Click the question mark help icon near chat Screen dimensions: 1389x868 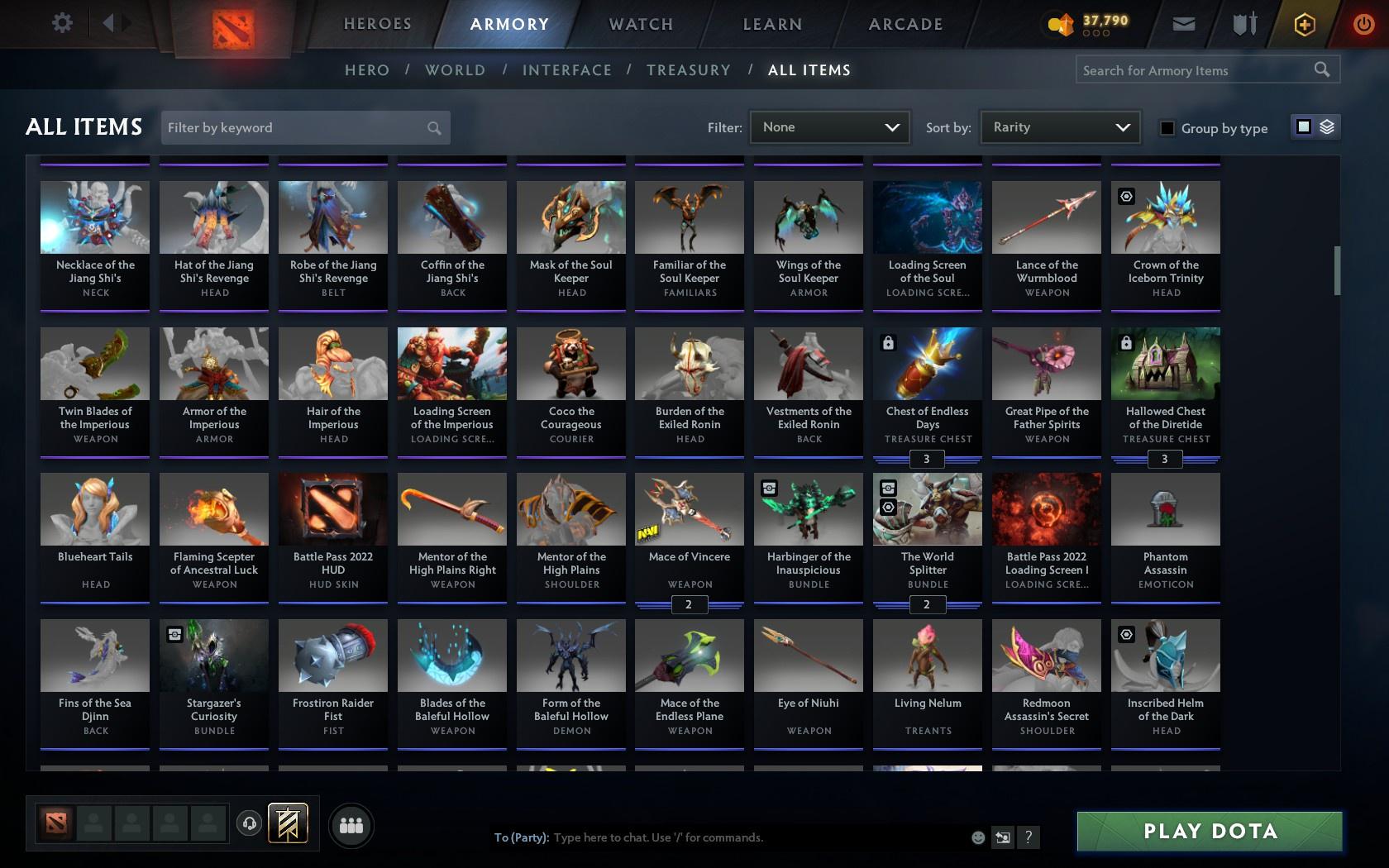point(1027,837)
